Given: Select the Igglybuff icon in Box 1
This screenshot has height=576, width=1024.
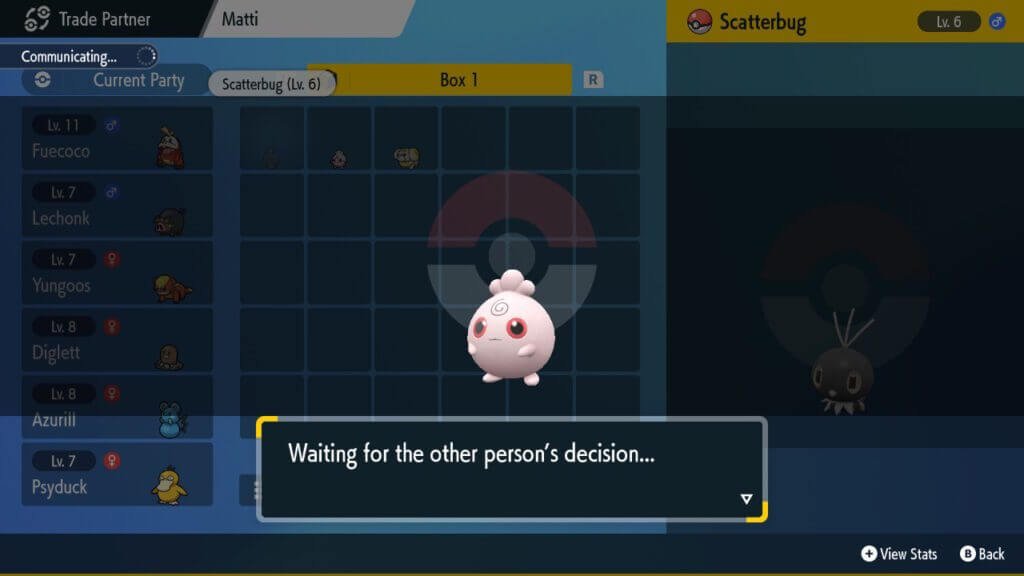Looking at the screenshot, I should [x=339, y=158].
